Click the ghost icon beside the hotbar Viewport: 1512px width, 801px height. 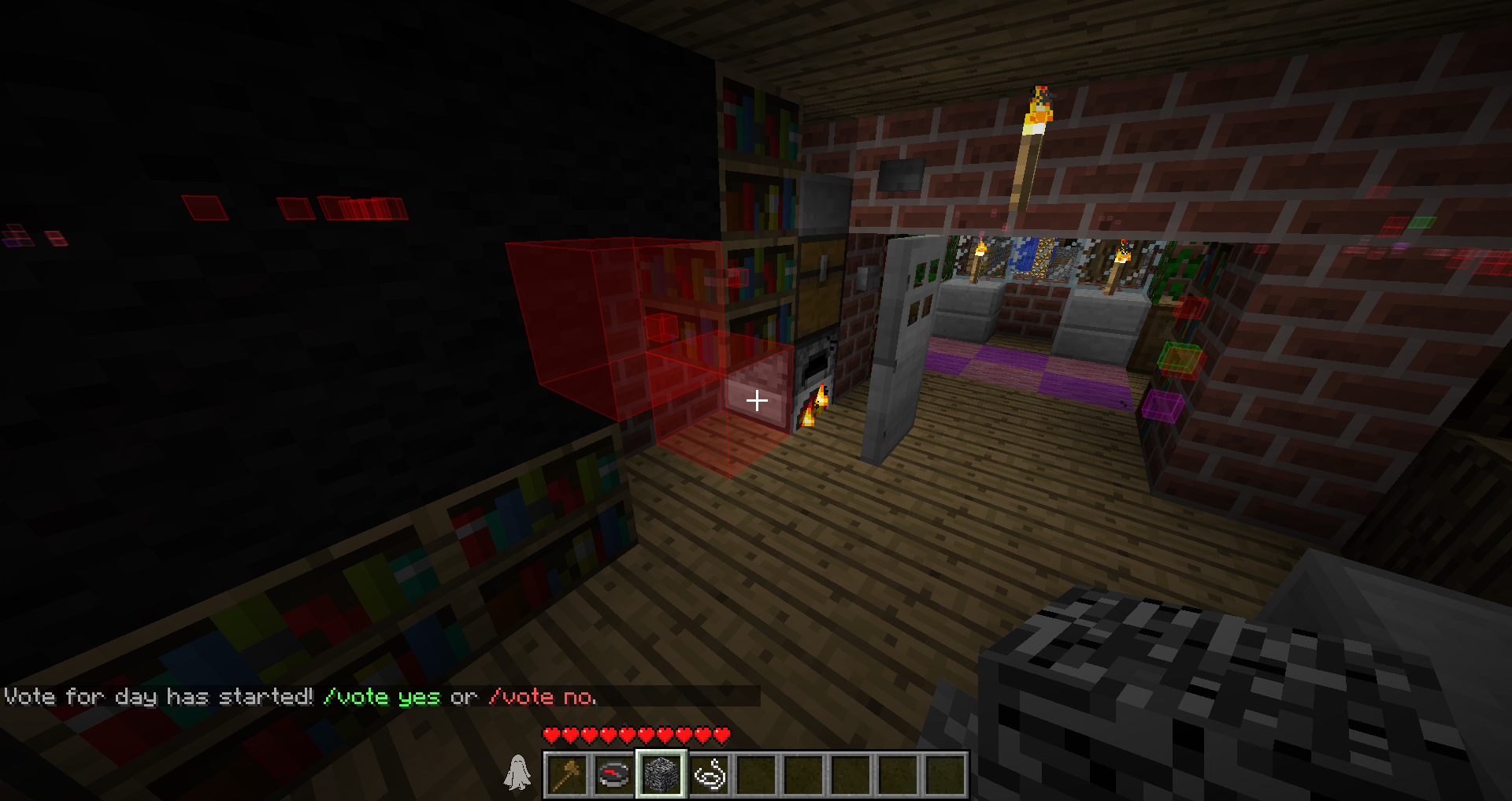[x=517, y=772]
